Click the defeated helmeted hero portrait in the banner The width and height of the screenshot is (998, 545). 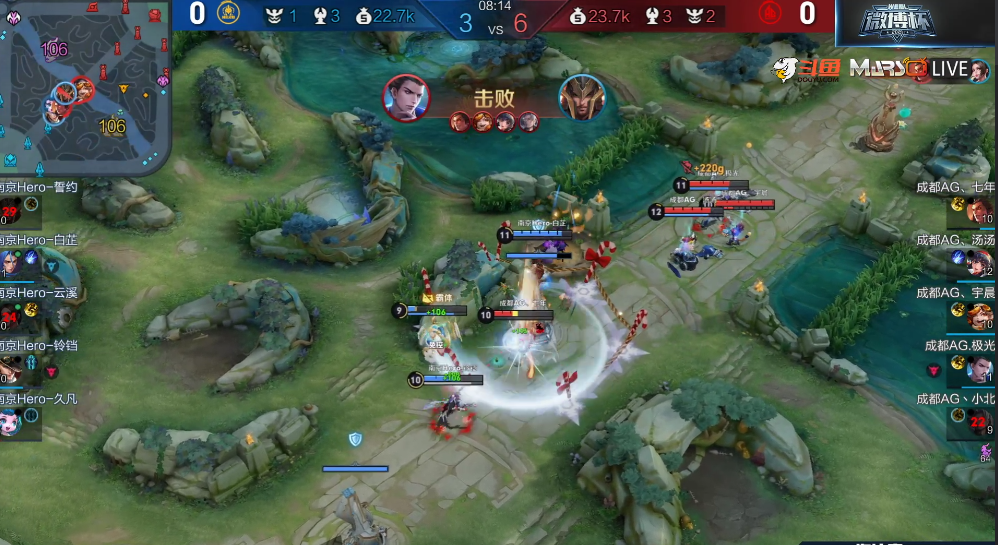click(581, 98)
